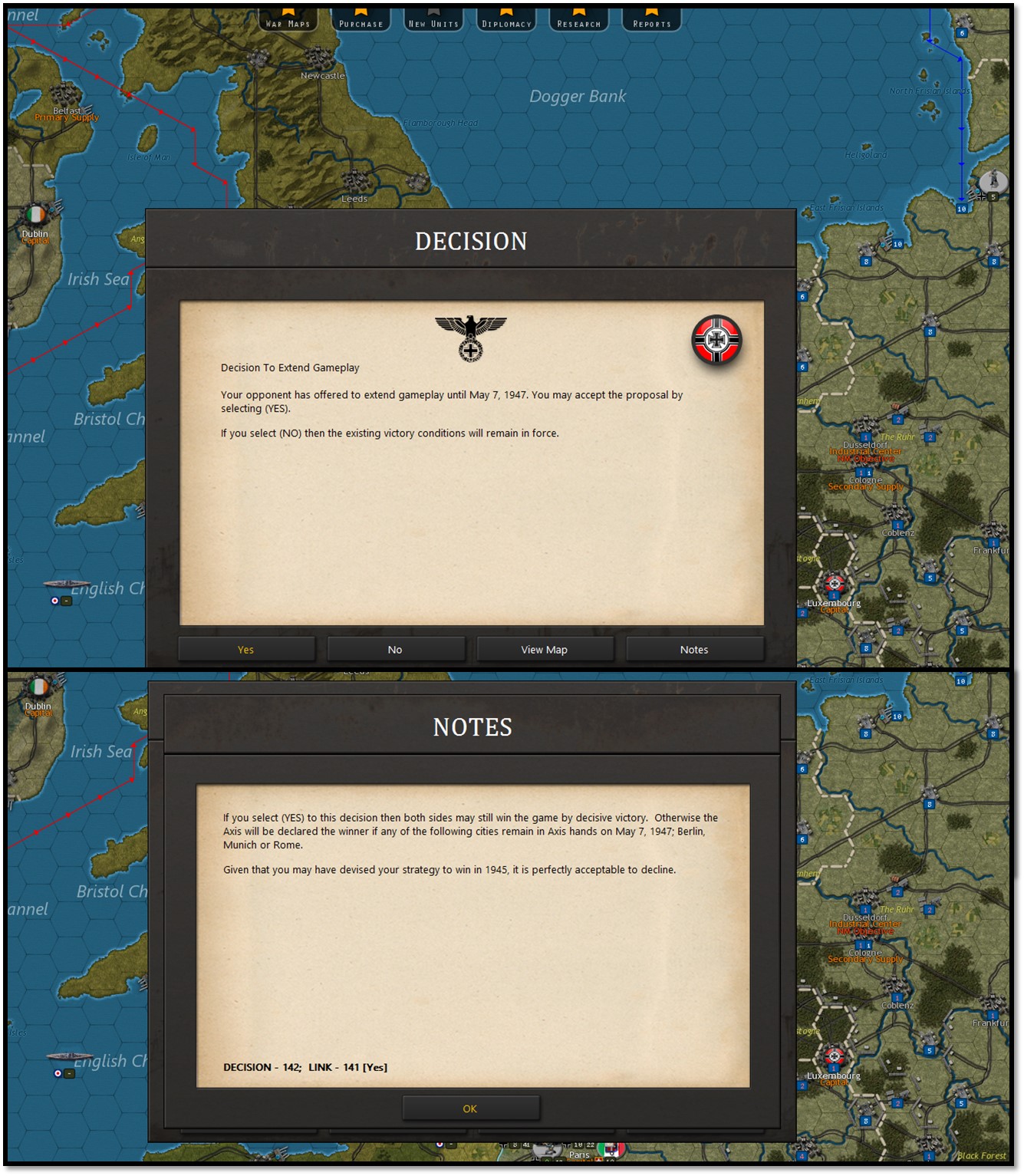The width and height of the screenshot is (1024, 1176).
Task: Accept the gameplay extension with Yes
Action: coord(245,648)
